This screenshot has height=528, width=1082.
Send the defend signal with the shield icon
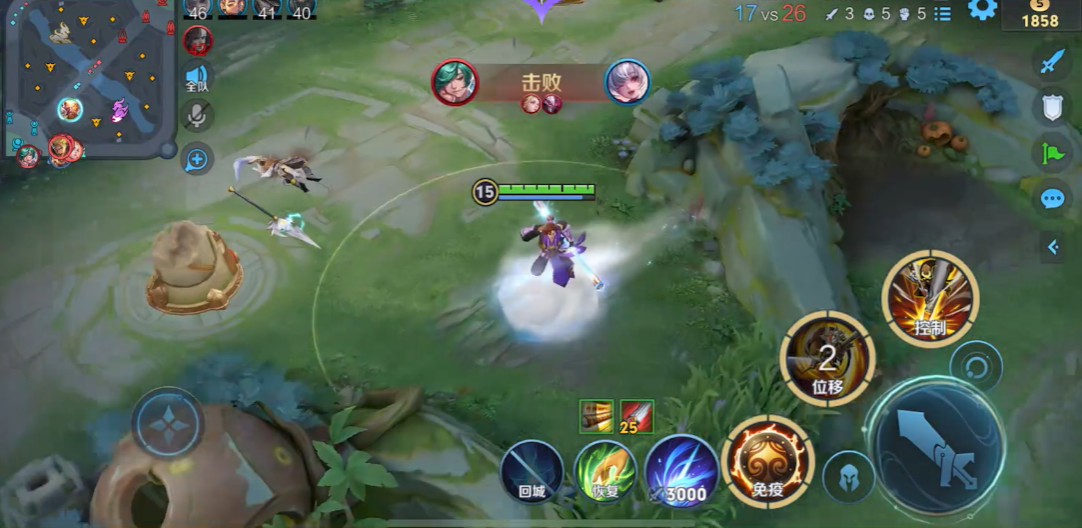(x=1051, y=107)
